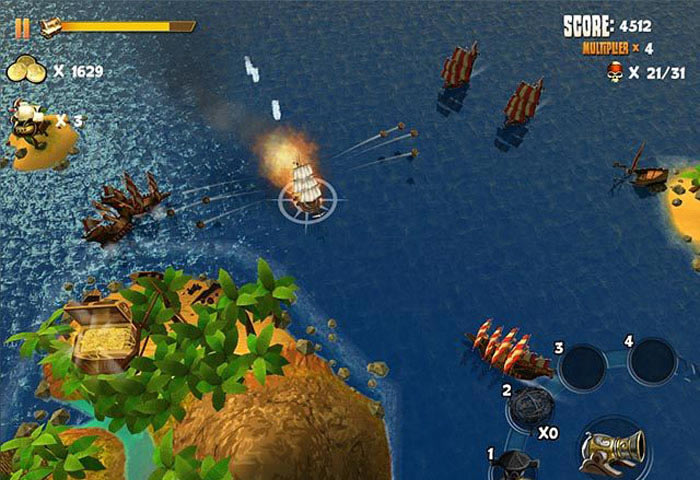700x480 pixels.
Task: Pause the game with the pause button
Action: (x=22, y=28)
